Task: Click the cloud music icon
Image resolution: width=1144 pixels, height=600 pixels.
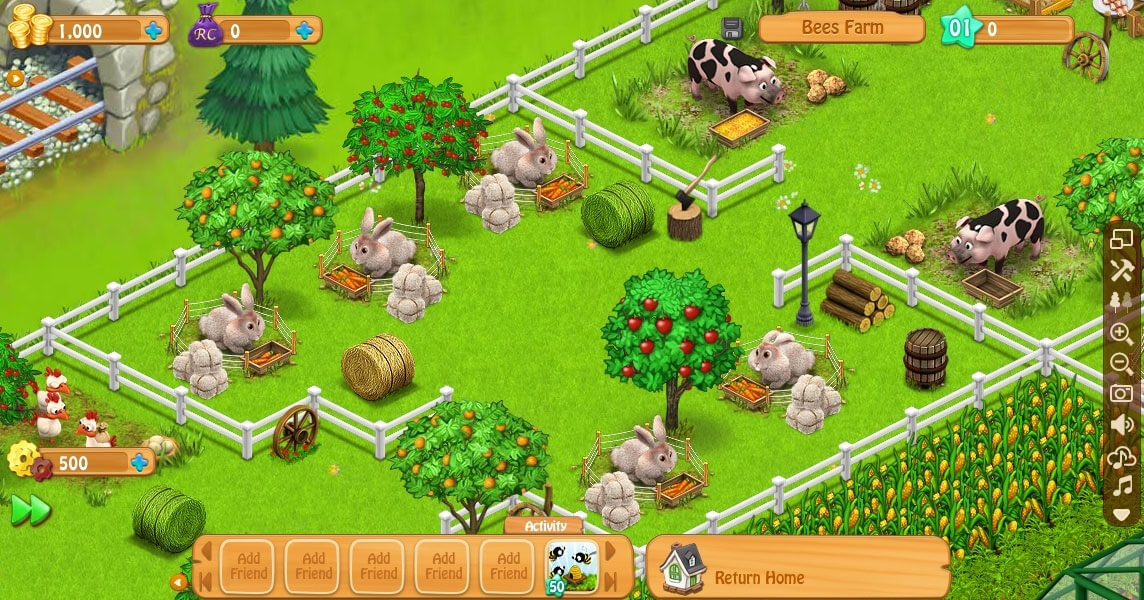Action: pyautogui.click(x=1122, y=457)
